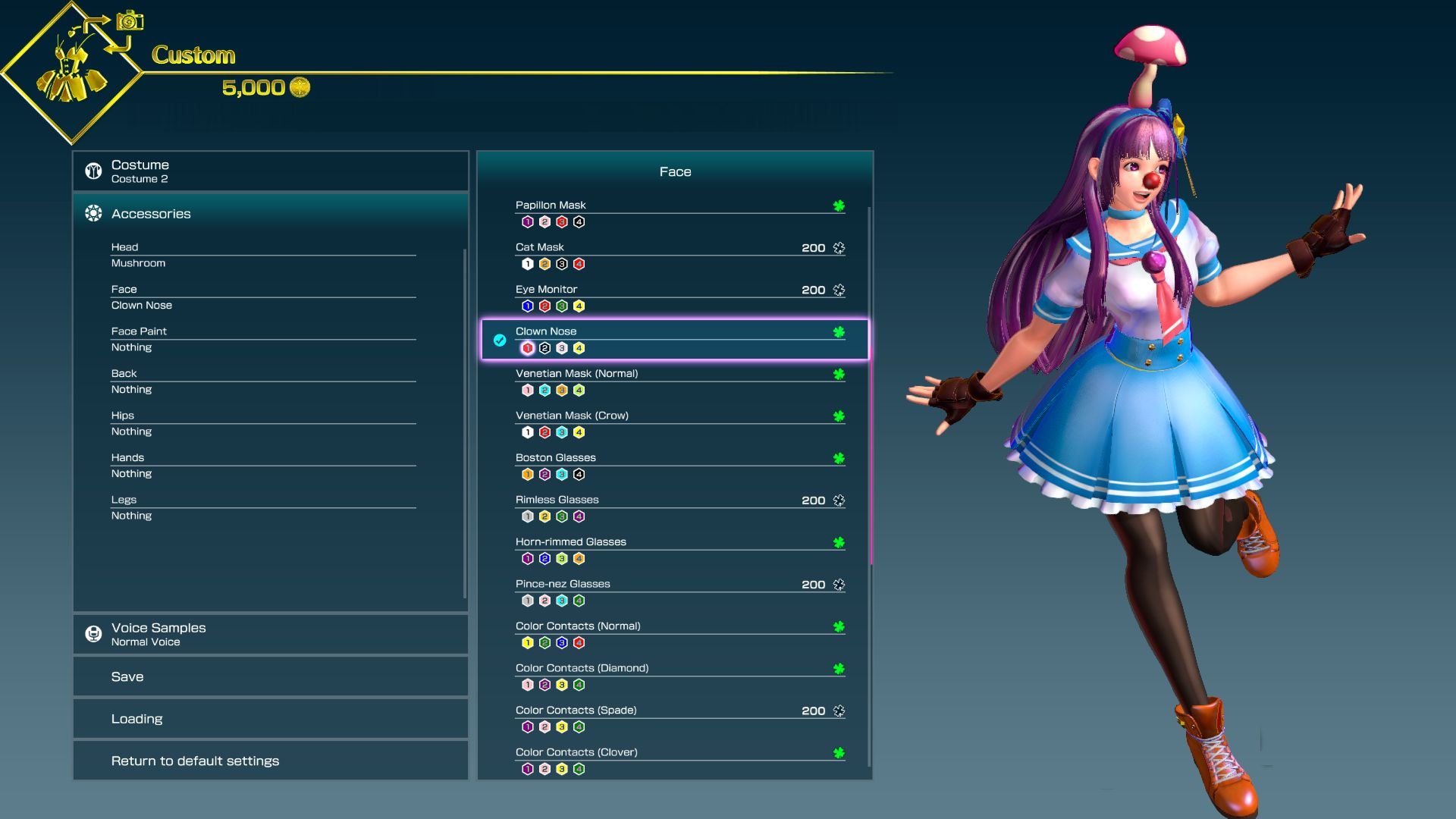Select color variant 3 for Clown Nose
This screenshot has width=1456, height=819.
coord(561,349)
